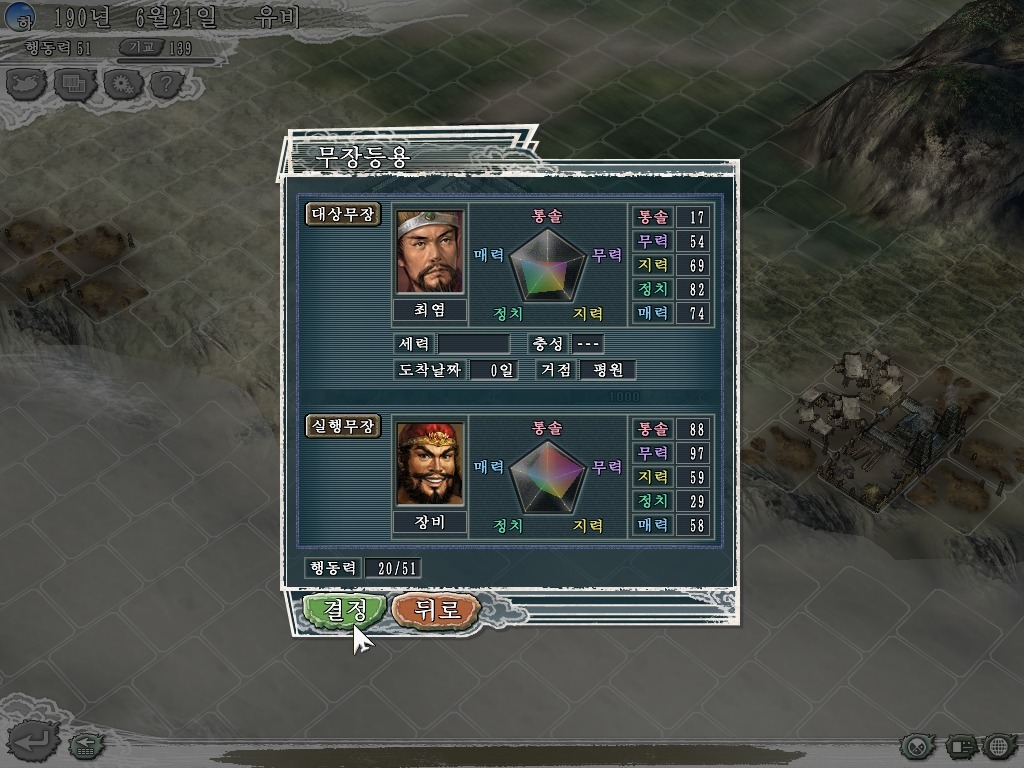Open the map icon in the top bar
Image resolution: width=1024 pixels, height=768 pixels.
[26, 84]
